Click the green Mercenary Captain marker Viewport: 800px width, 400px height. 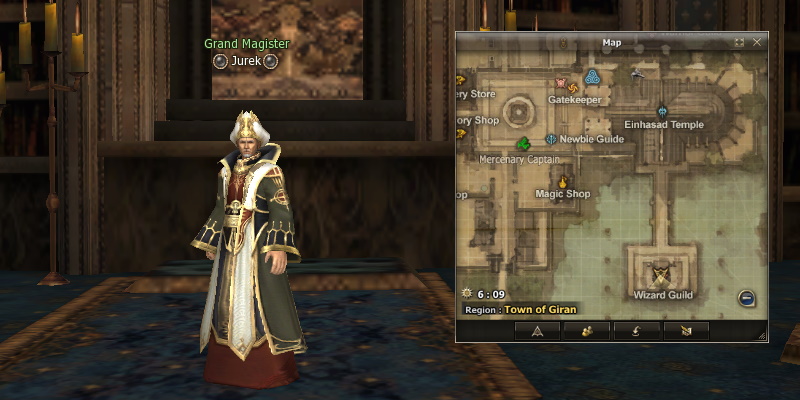[x=524, y=144]
